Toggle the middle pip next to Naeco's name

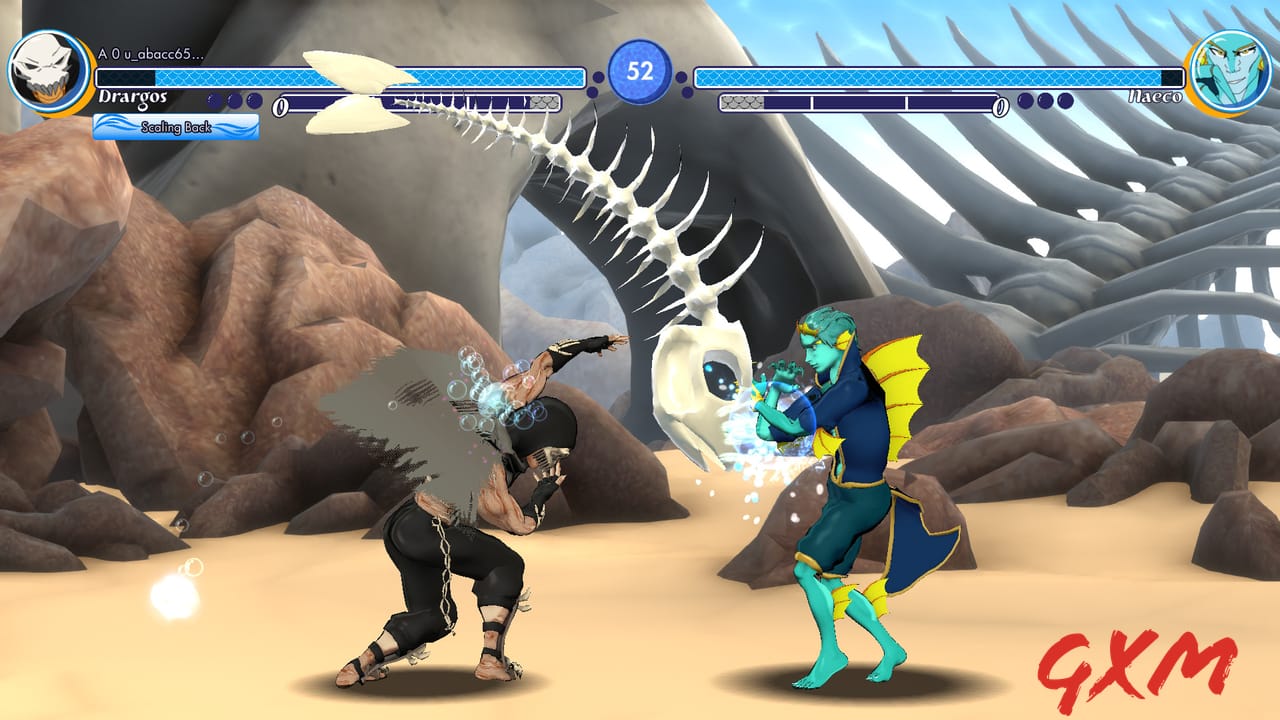1046,101
